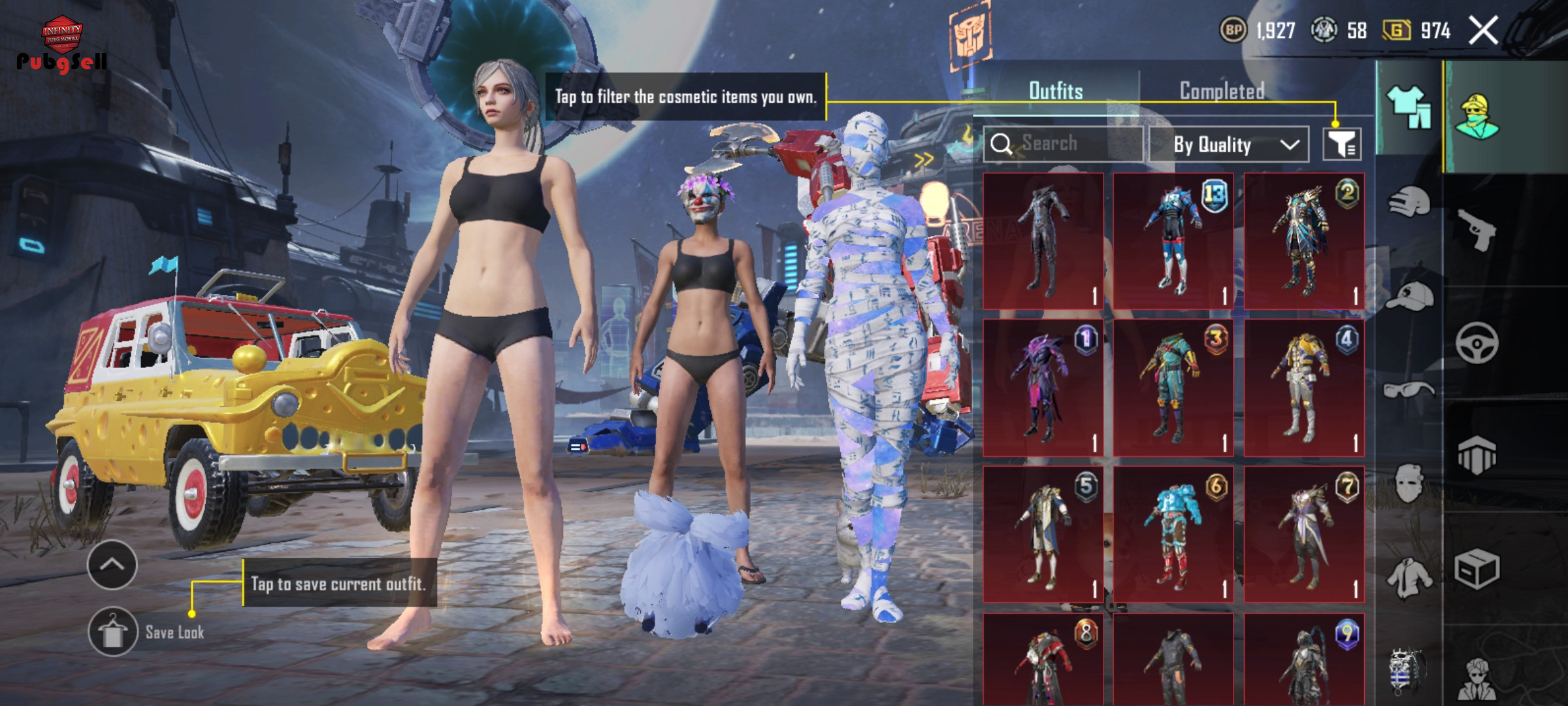Screen dimensions: 1568x706
Task: Switch to the Completed tab
Action: point(1222,91)
